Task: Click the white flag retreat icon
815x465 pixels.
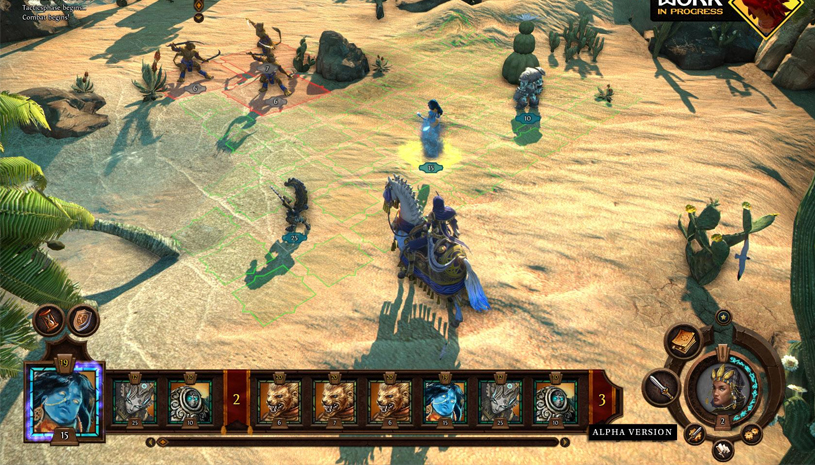Action: [722, 450]
